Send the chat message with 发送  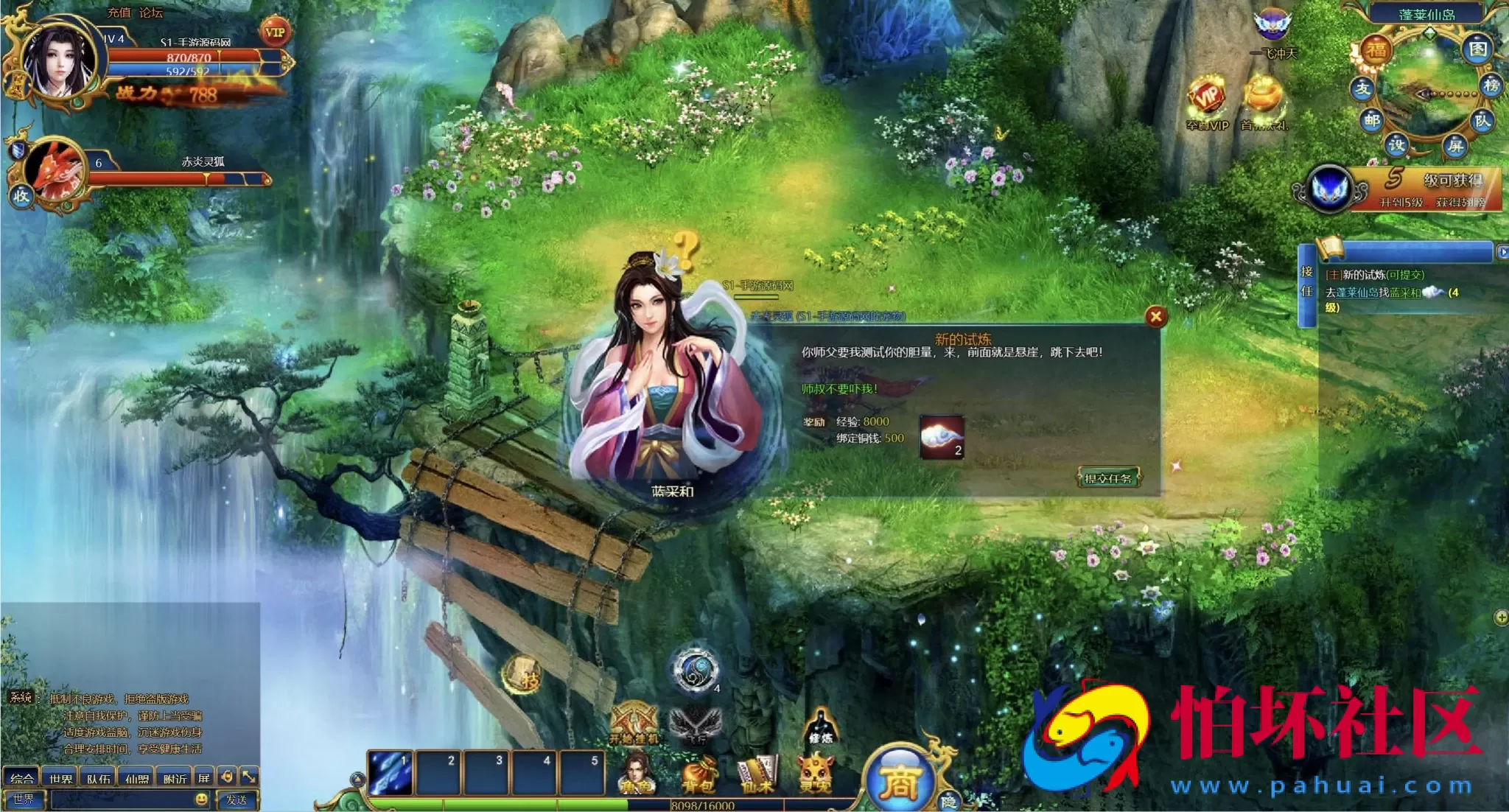click(x=236, y=799)
